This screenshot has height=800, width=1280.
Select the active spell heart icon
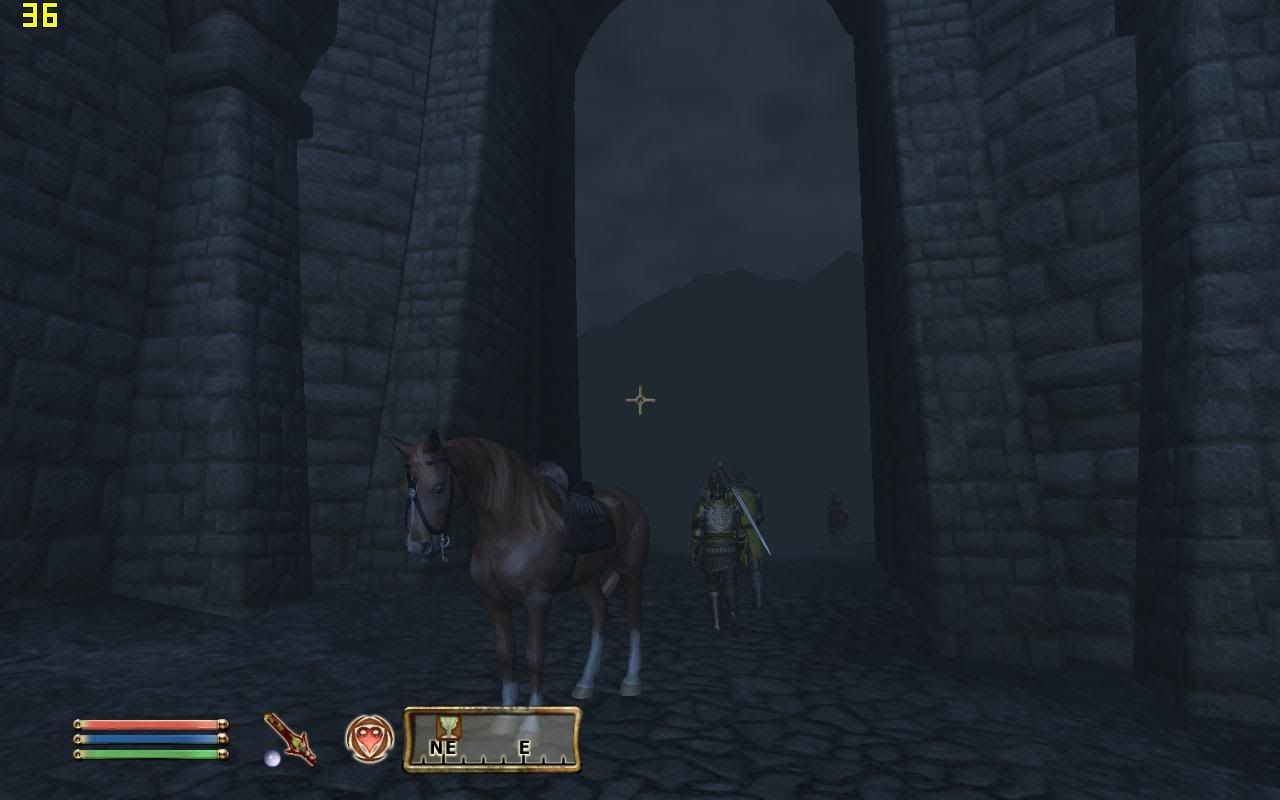point(369,739)
